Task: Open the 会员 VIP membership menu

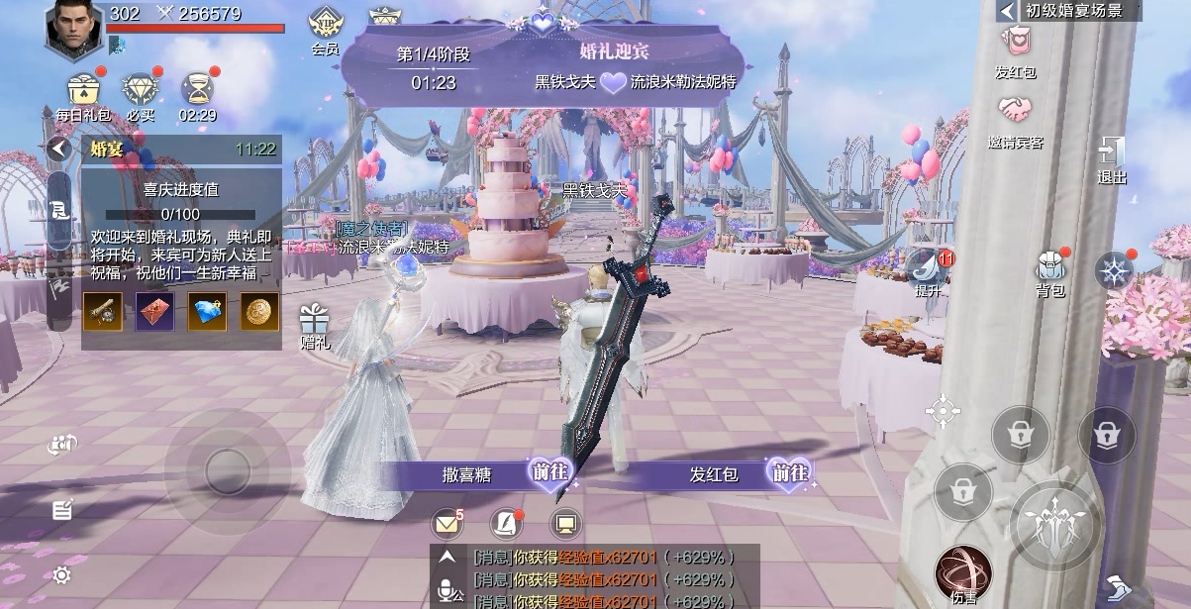Action: pos(325,25)
